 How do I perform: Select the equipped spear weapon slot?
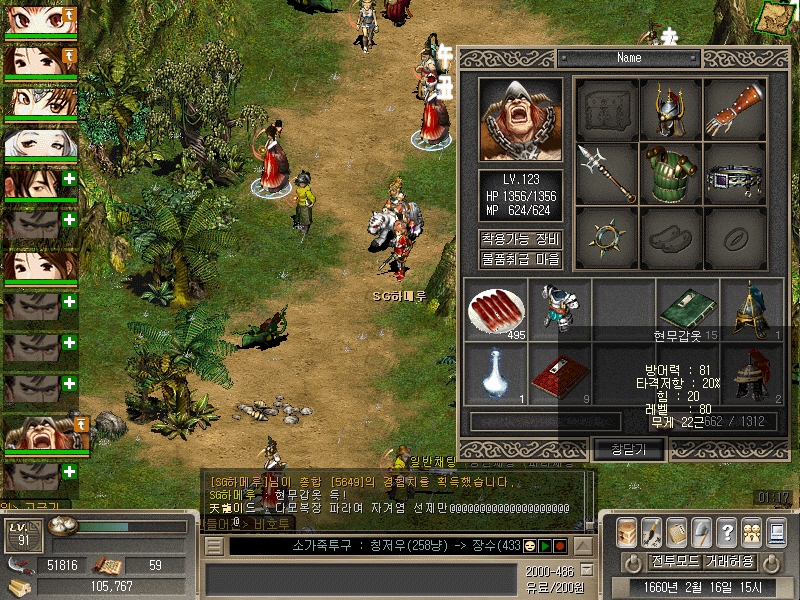point(606,173)
